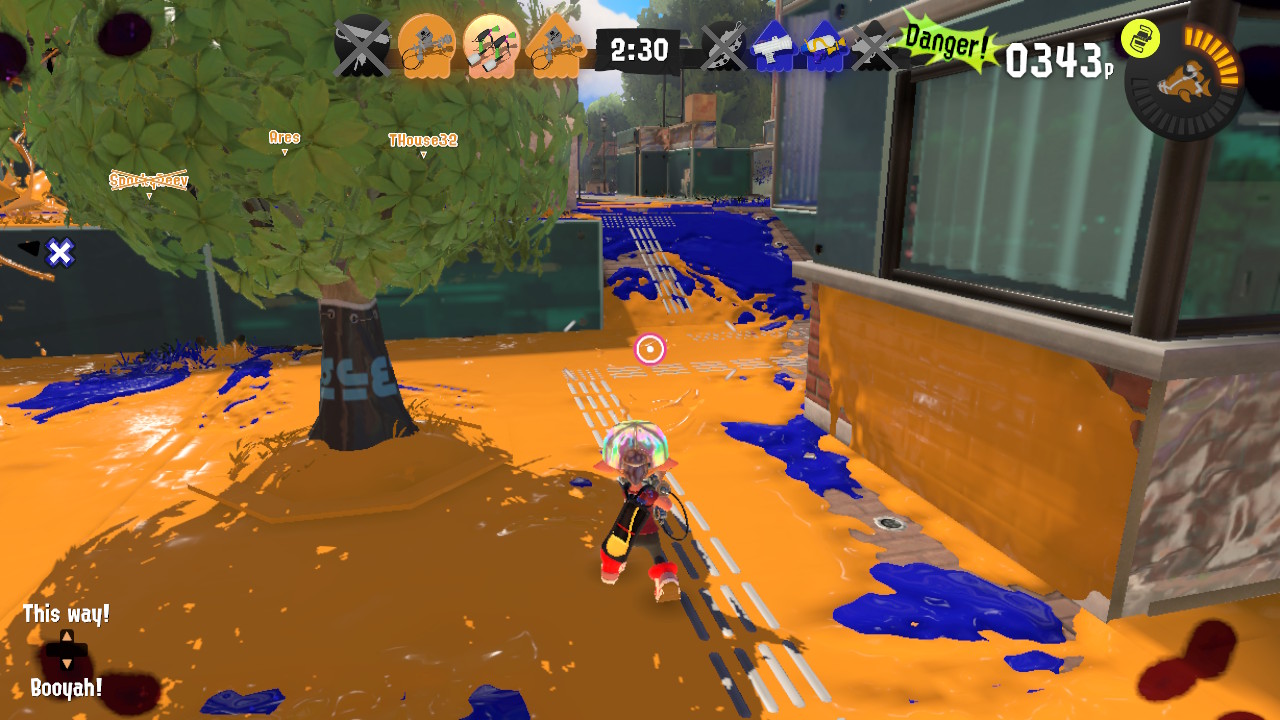Viewport: 1280px width, 720px height.
Task: Click the crossed-out splatted teammate name tag
Action: 149,181
